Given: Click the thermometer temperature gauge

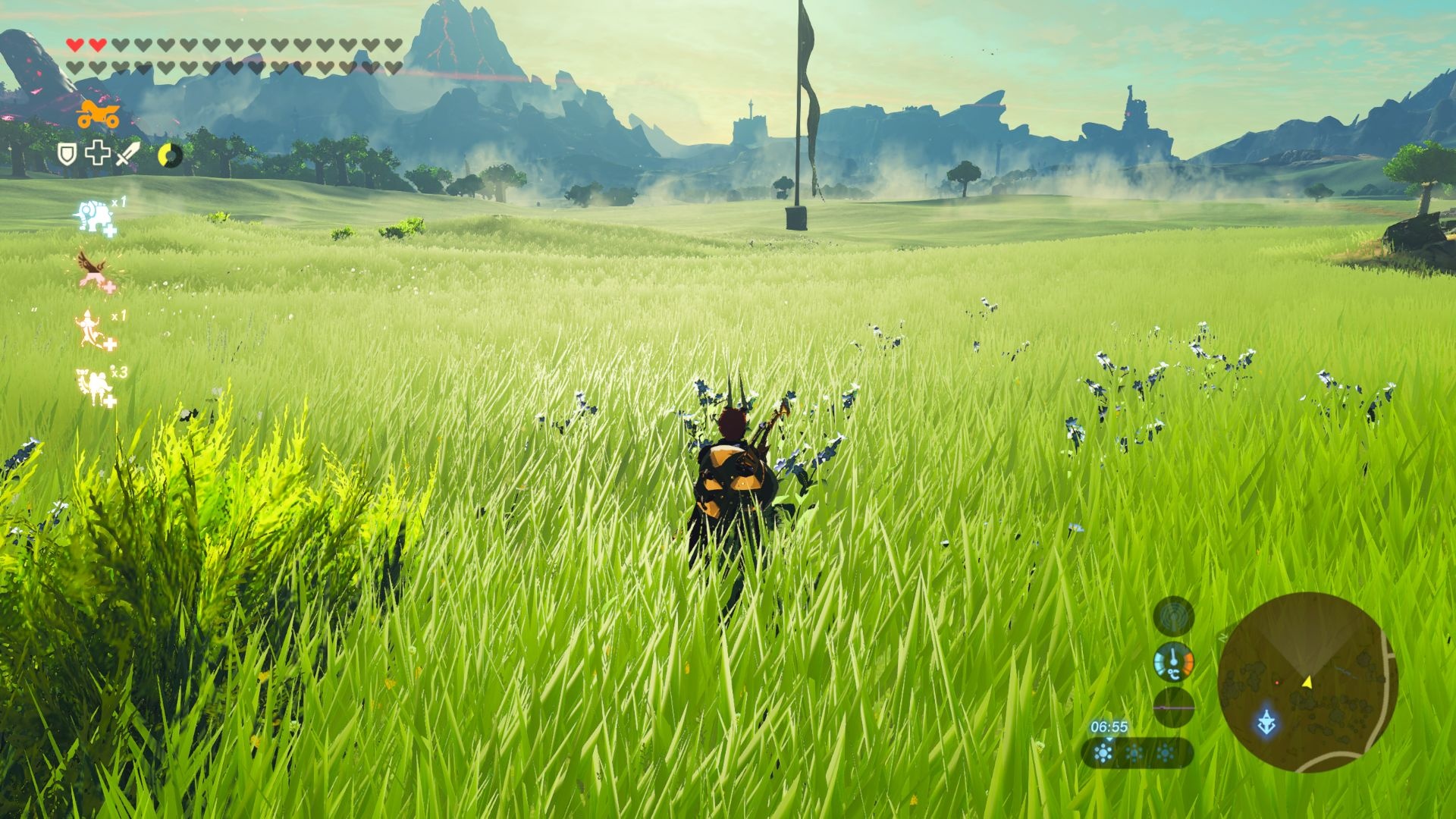Looking at the screenshot, I should (1173, 662).
